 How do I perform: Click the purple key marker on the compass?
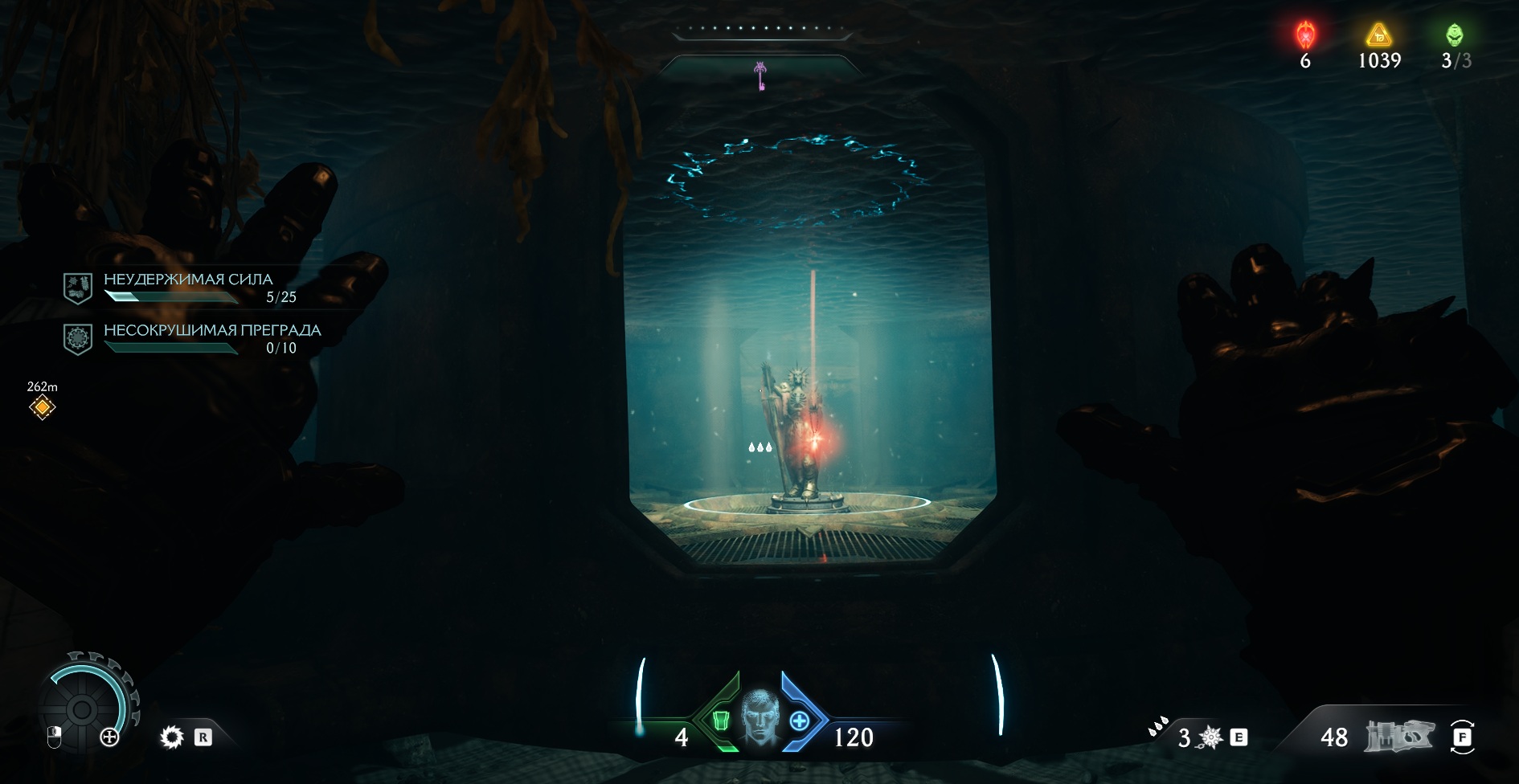[x=759, y=76]
